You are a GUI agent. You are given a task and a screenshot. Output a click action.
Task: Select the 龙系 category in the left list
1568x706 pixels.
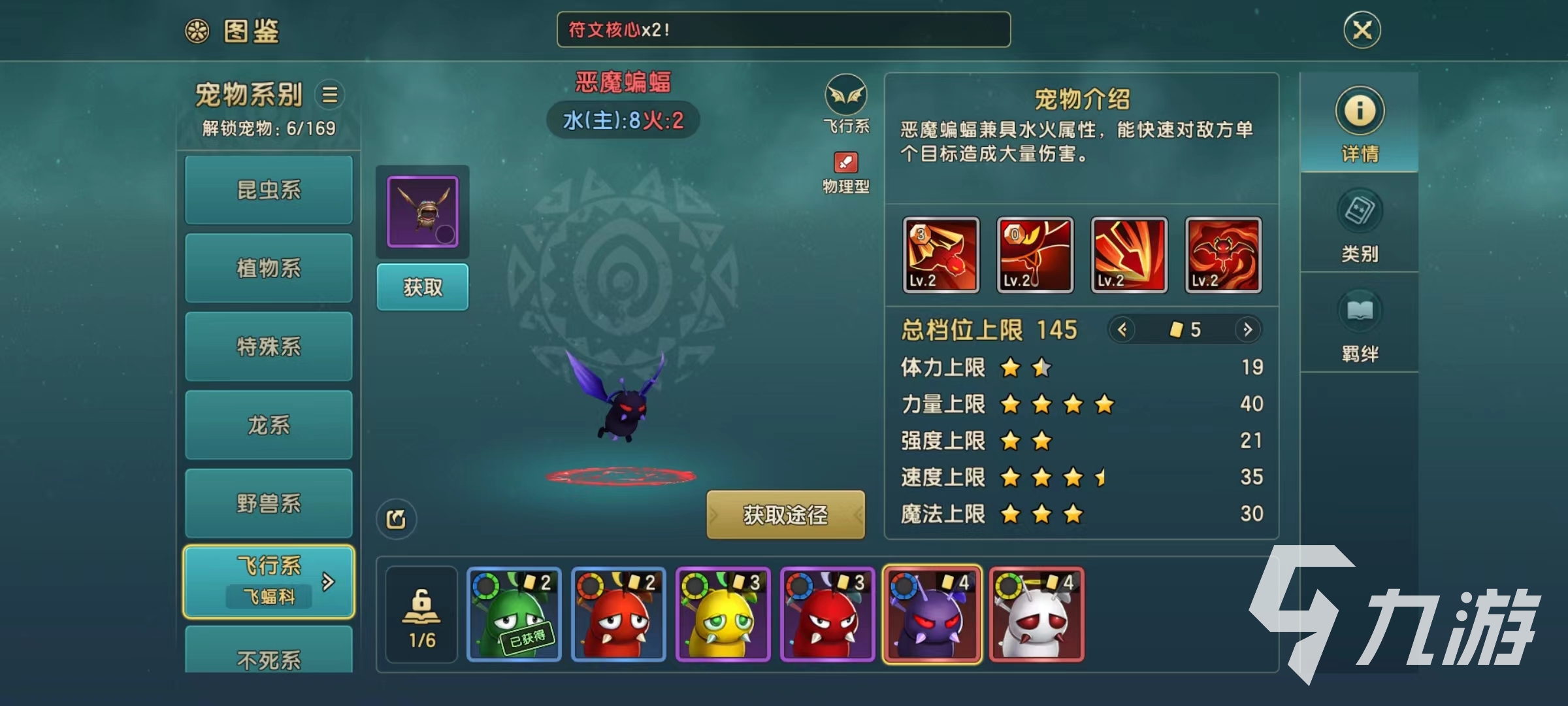(x=268, y=425)
